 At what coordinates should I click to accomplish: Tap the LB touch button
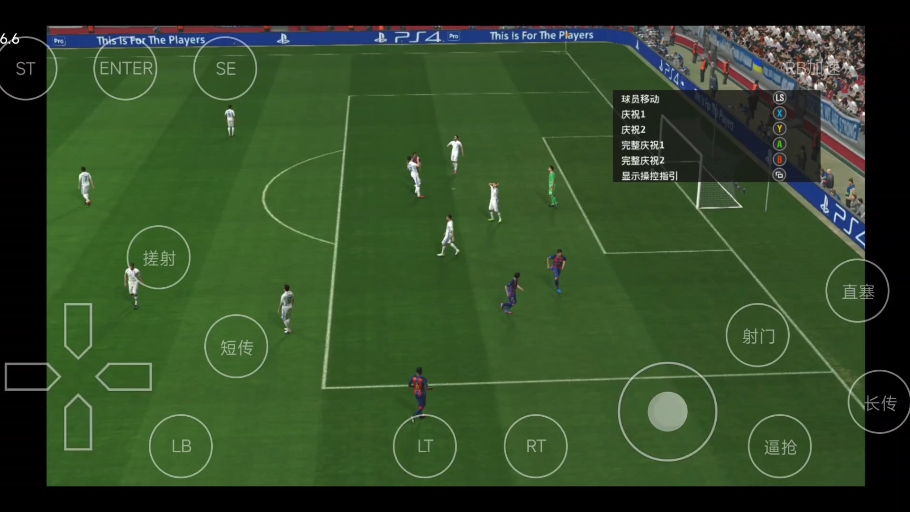tap(181, 446)
